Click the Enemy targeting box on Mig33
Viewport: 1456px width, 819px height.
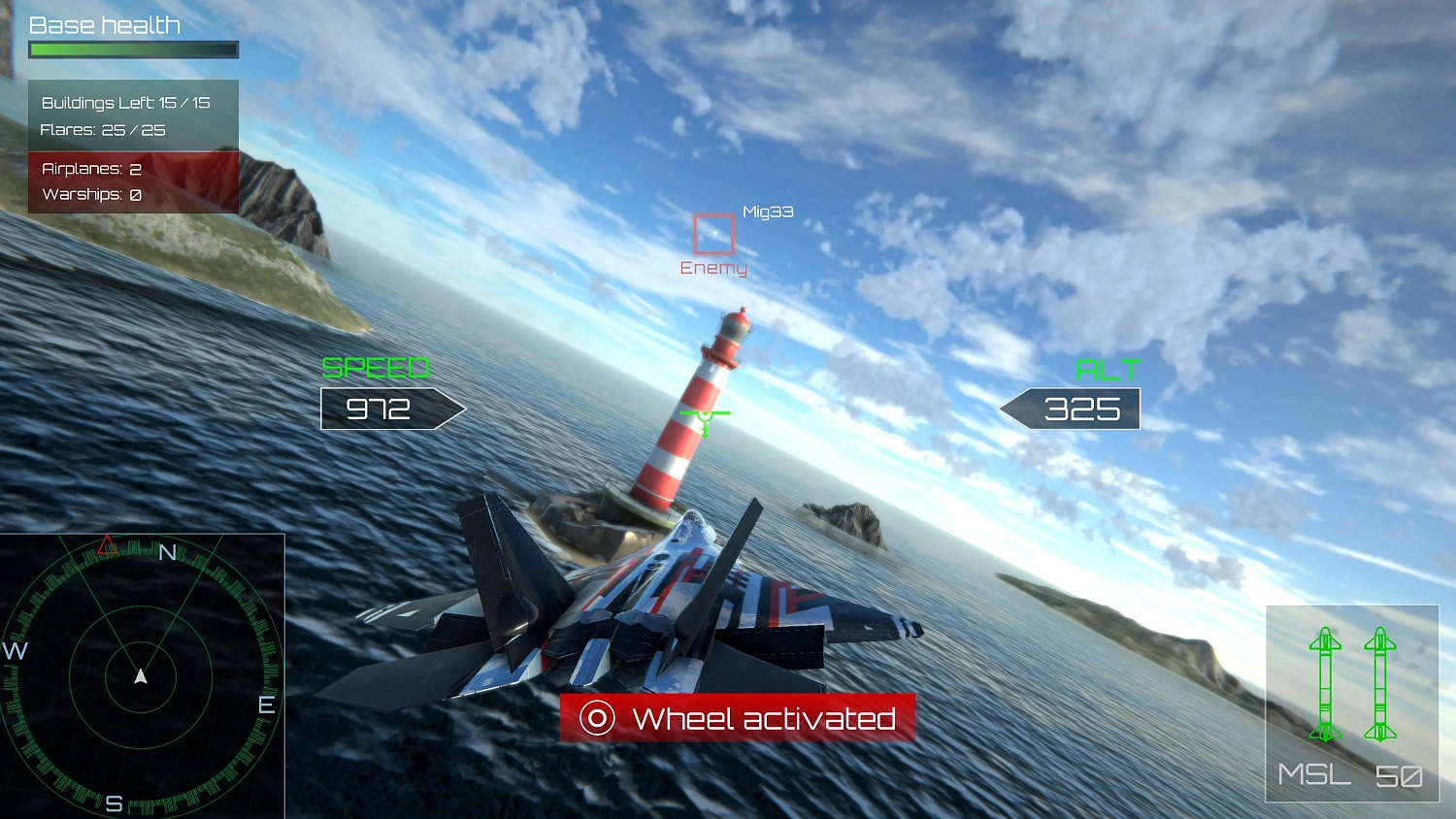click(x=713, y=233)
